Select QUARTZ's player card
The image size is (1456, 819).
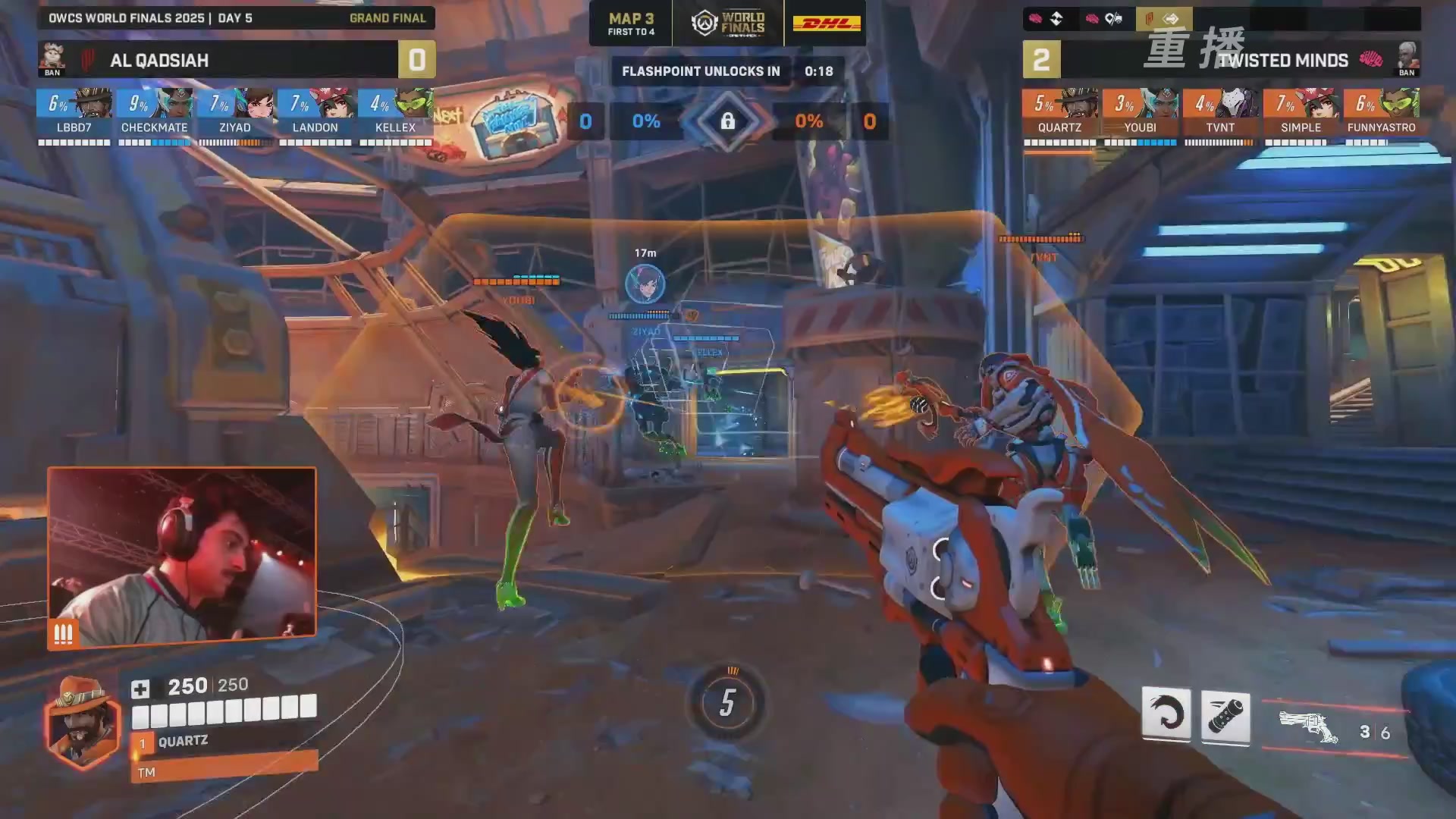[x=1059, y=114]
